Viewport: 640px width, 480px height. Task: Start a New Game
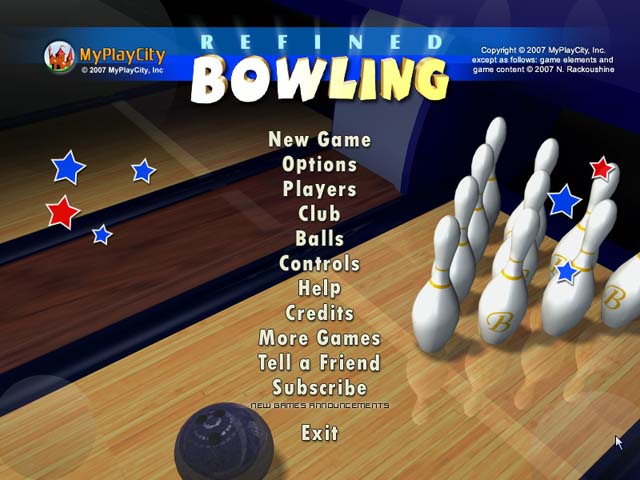coord(319,140)
